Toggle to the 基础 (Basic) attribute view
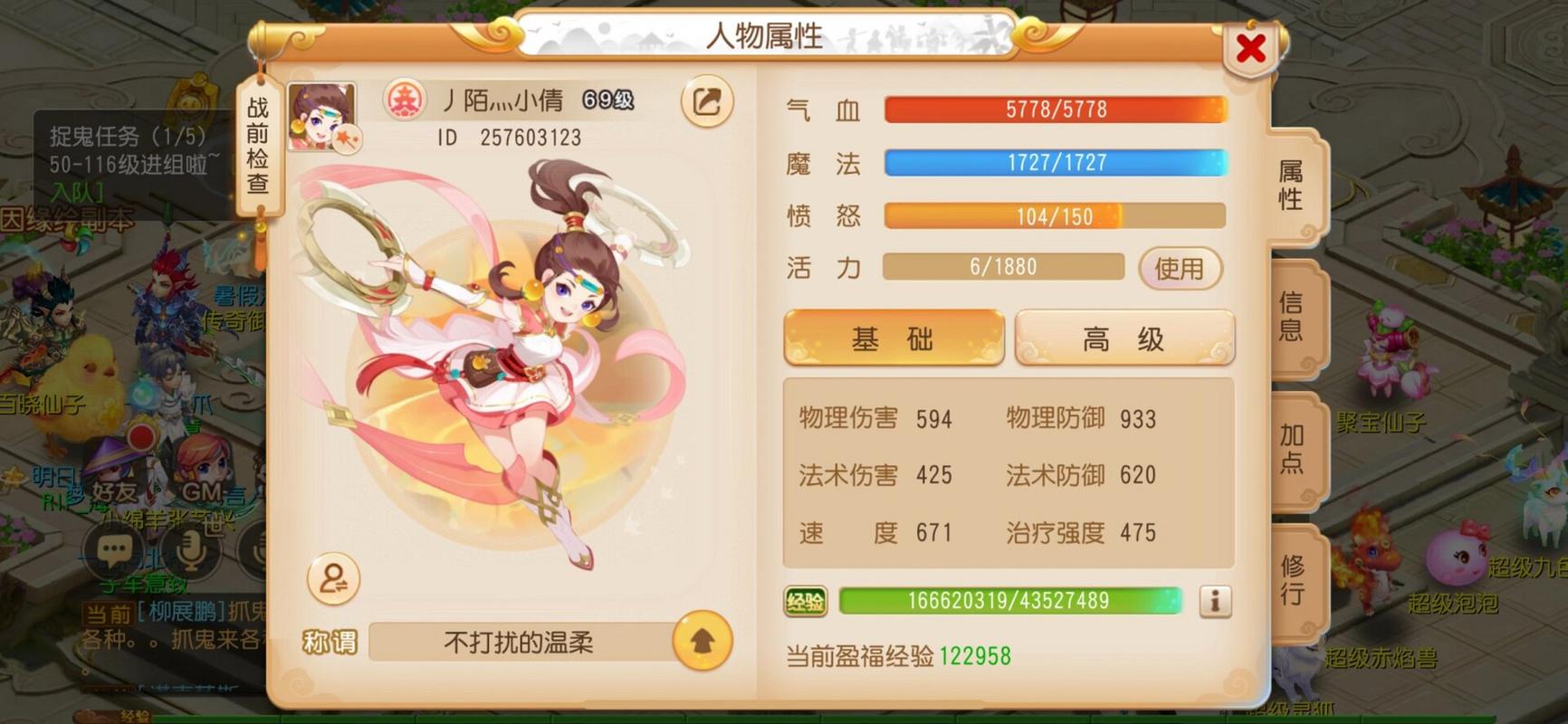1568x724 pixels. 893,337
